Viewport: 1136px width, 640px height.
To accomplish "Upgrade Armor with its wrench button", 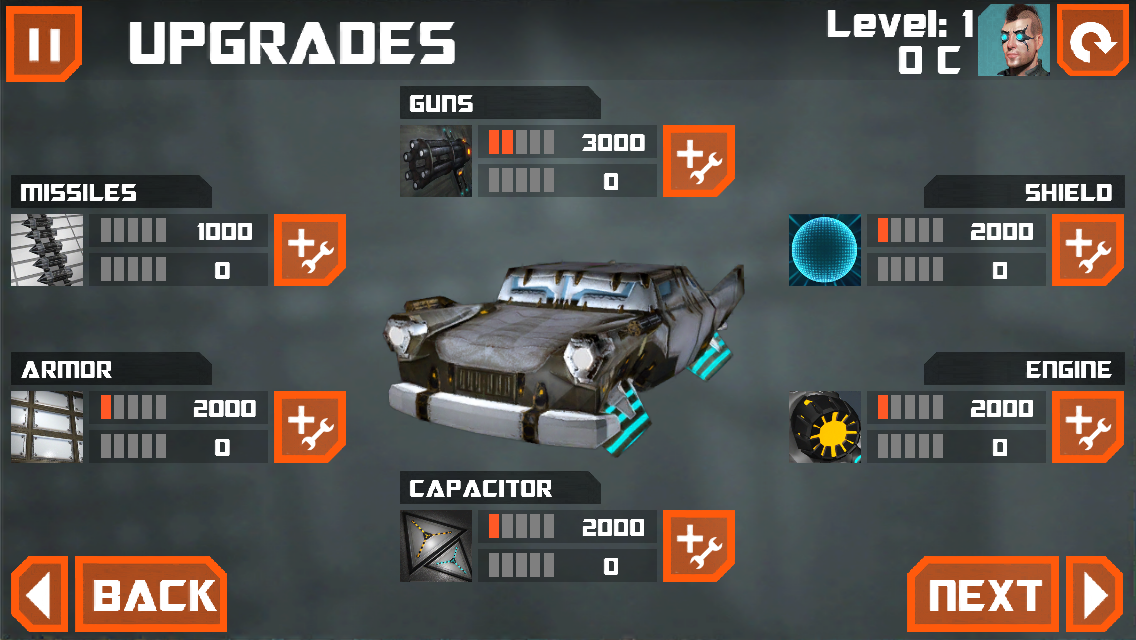I will (x=309, y=426).
